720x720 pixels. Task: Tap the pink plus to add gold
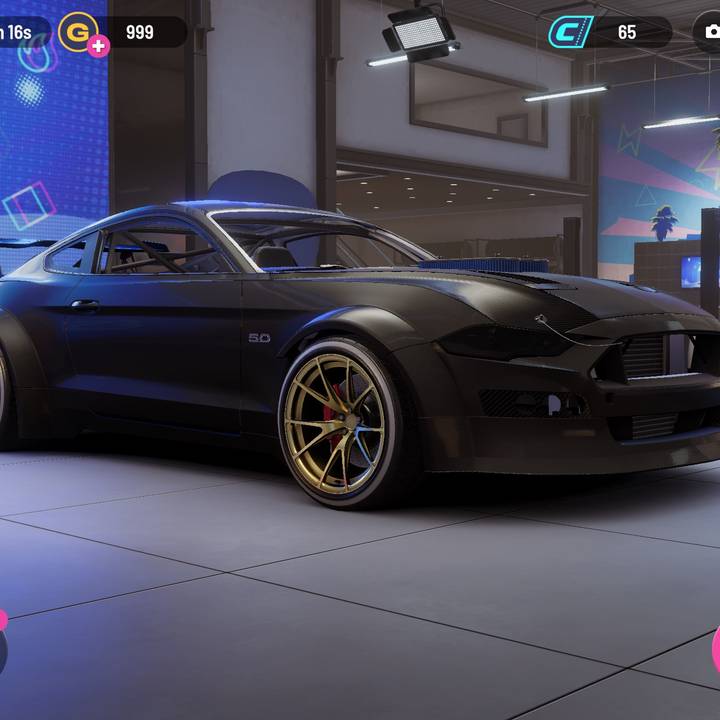(x=98, y=46)
